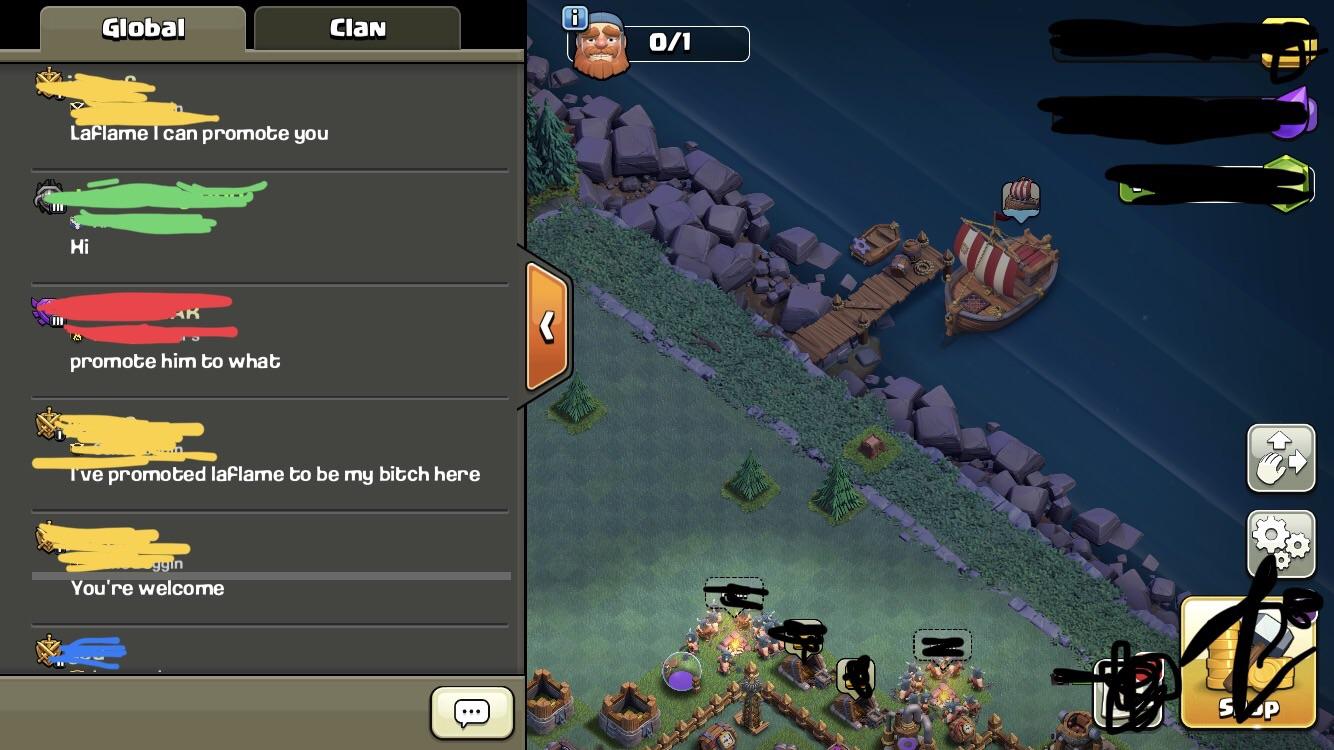Open the chat composer speech bubble
The height and width of the screenshot is (750, 1334).
tap(470, 712)
